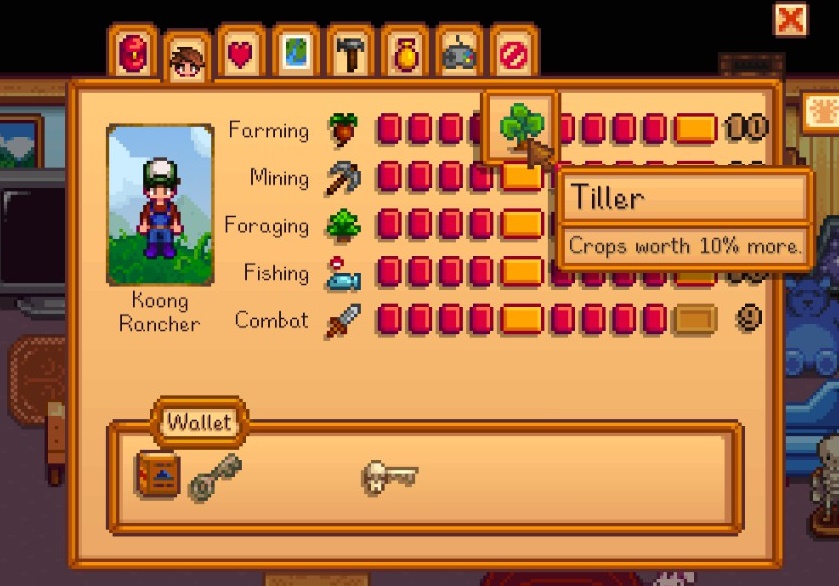Select the Skull Key in the wallet

tap(389, 475)
